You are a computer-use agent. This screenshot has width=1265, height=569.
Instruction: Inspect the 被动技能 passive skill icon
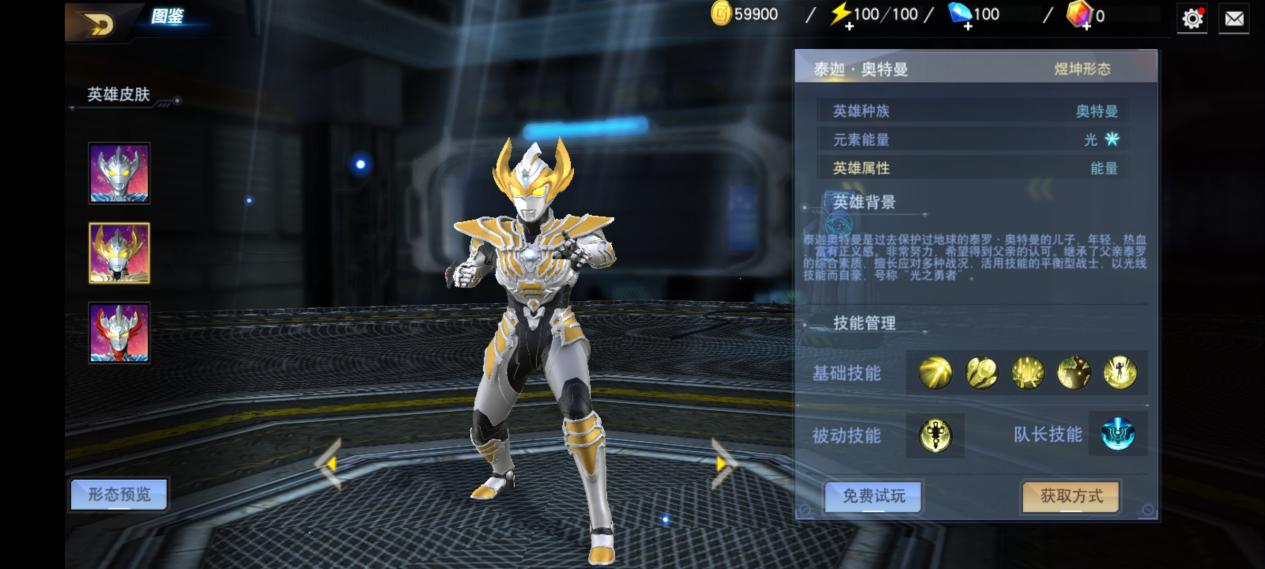click(x=936, y=435)
